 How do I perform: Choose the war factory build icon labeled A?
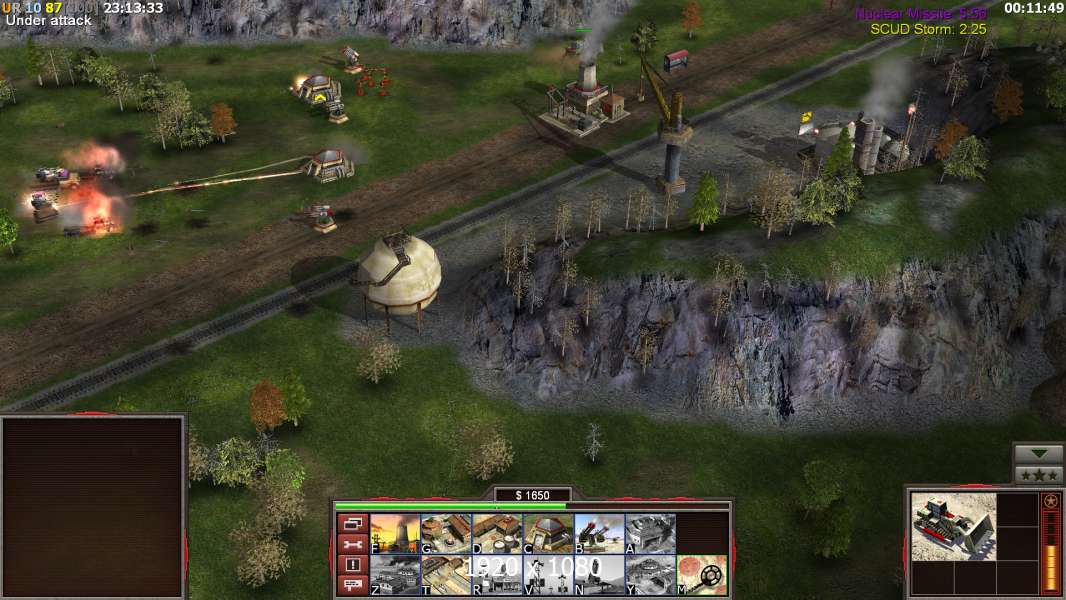pos(650,533)
